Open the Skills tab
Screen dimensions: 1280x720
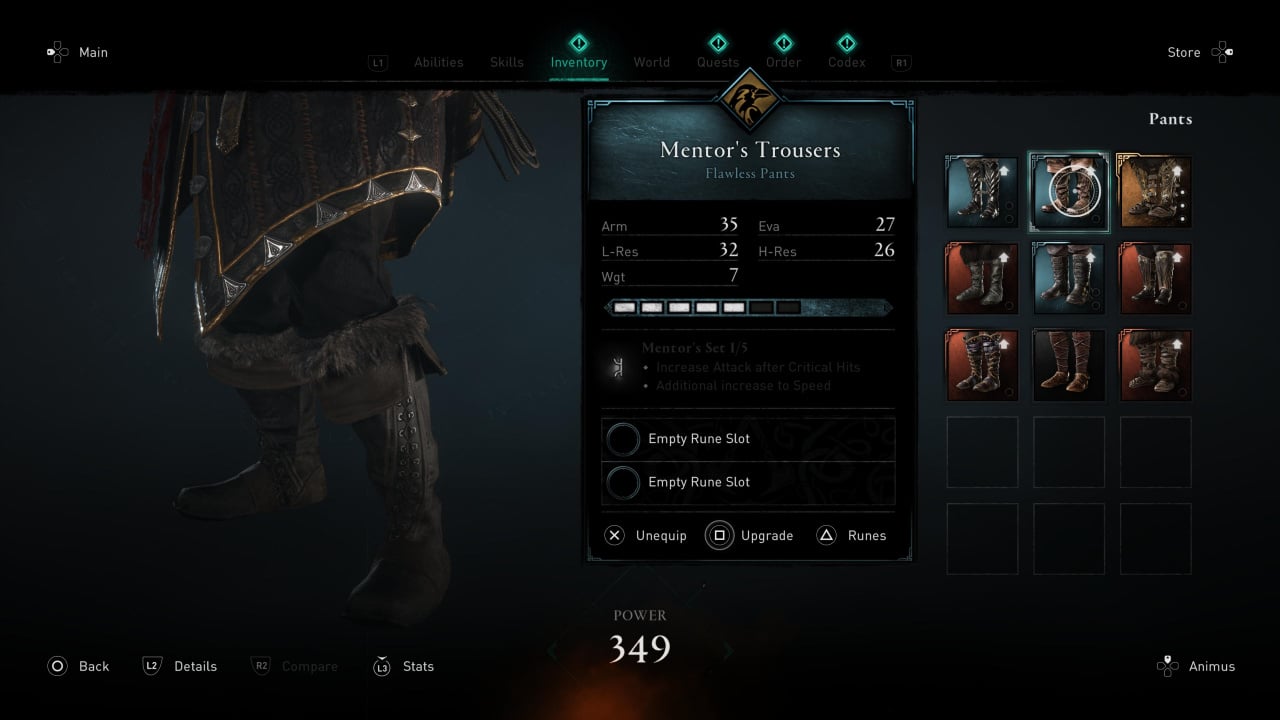click(x=506, y=62)
